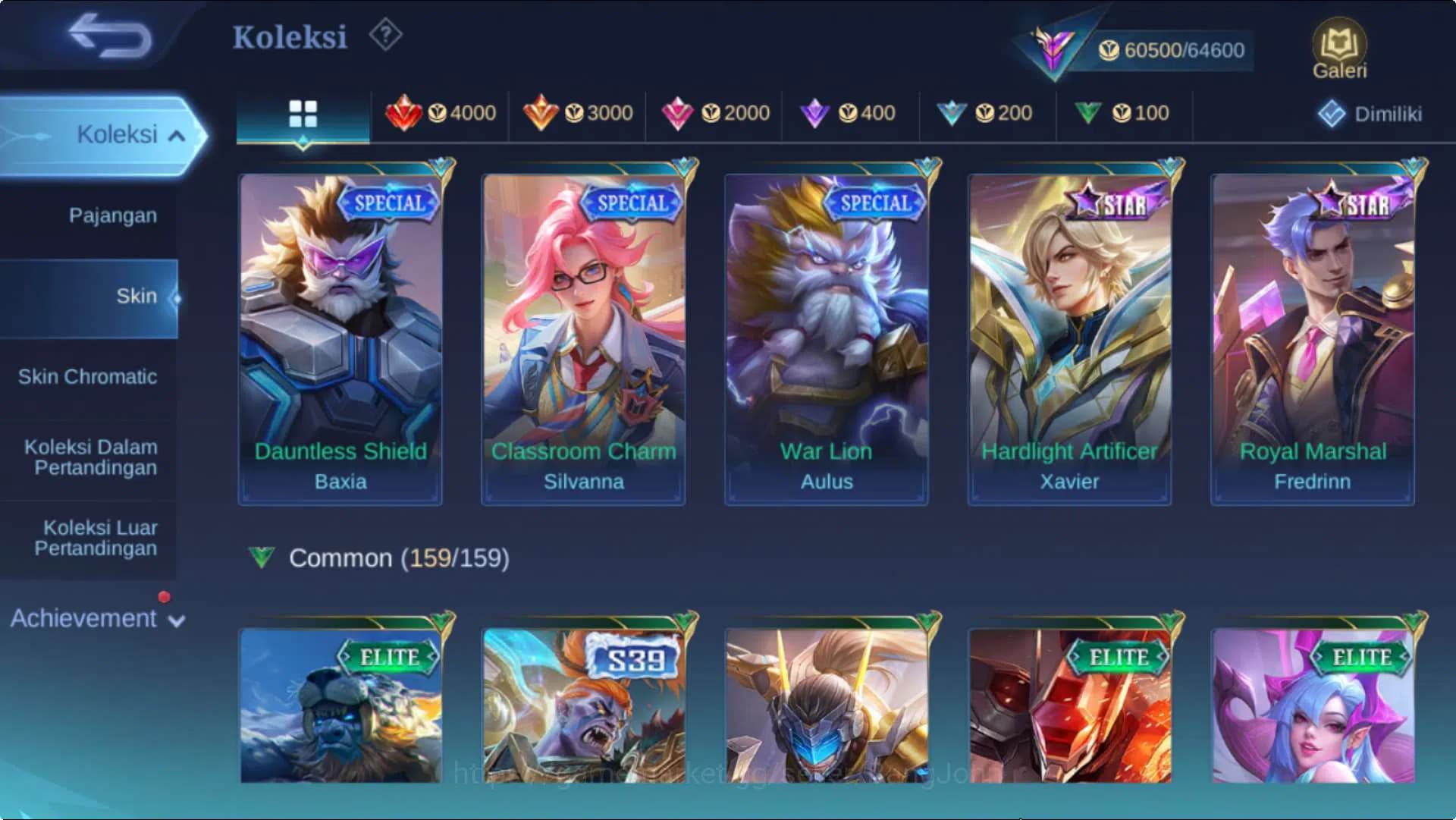
Task: Switch to the Skin Chromatic tab
Action: 89,376
